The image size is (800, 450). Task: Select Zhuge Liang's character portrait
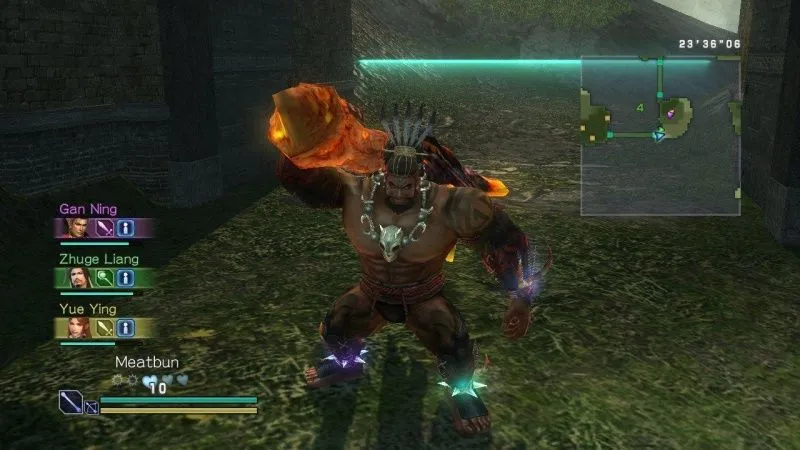[x=77, y=277]
